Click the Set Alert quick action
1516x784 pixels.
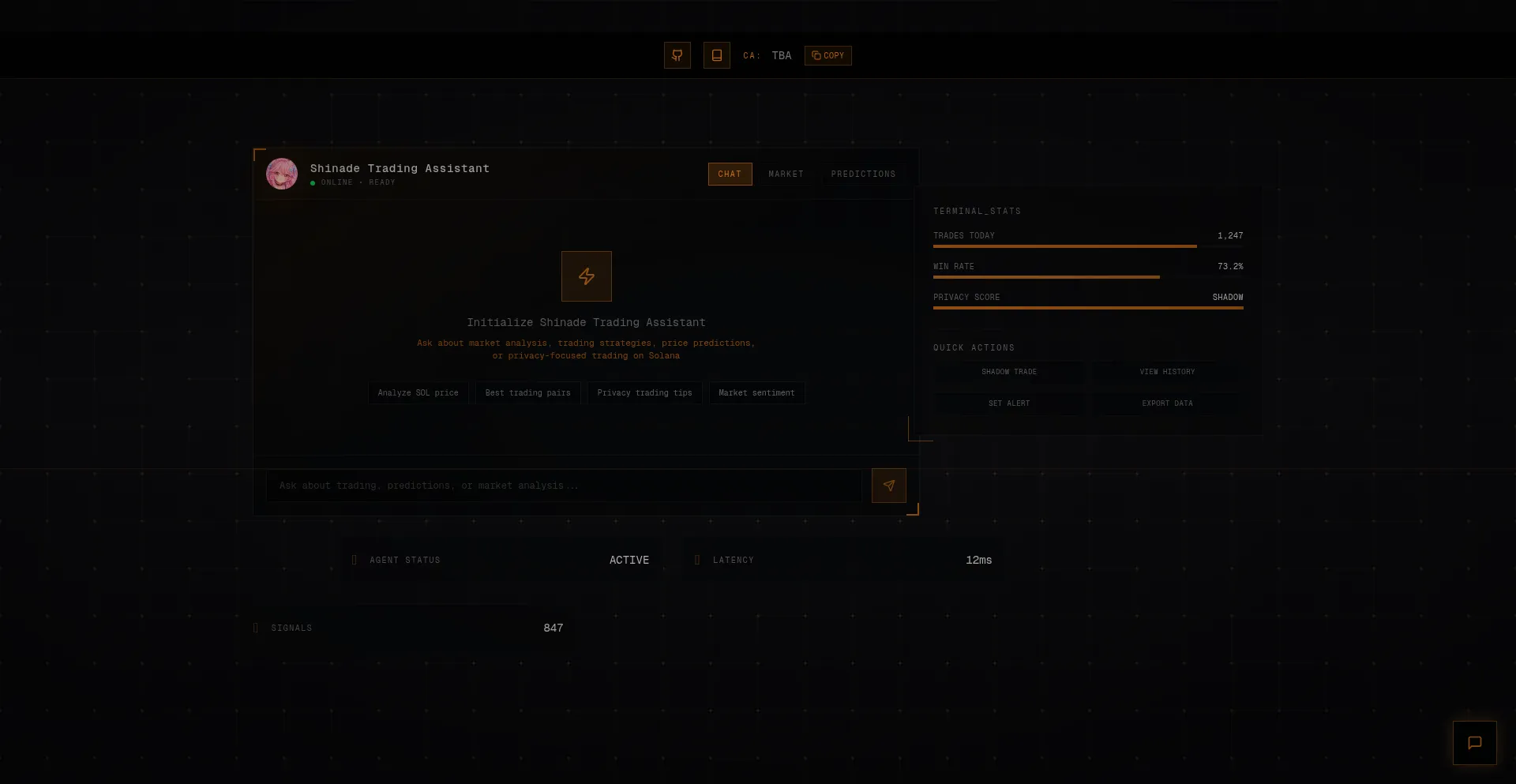[1009, 403]
